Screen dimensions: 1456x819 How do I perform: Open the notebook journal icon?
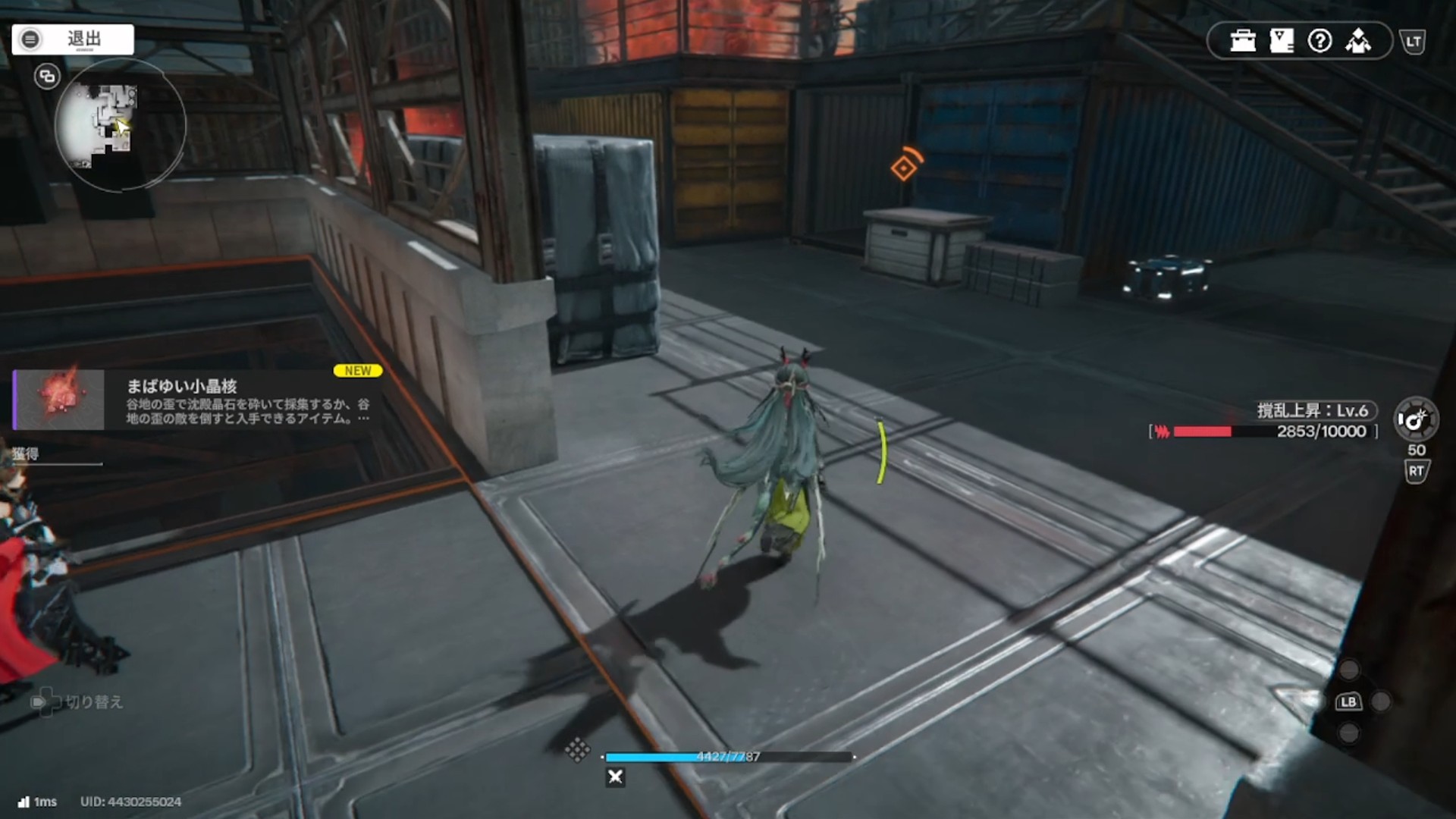(x=1282, y=41)
